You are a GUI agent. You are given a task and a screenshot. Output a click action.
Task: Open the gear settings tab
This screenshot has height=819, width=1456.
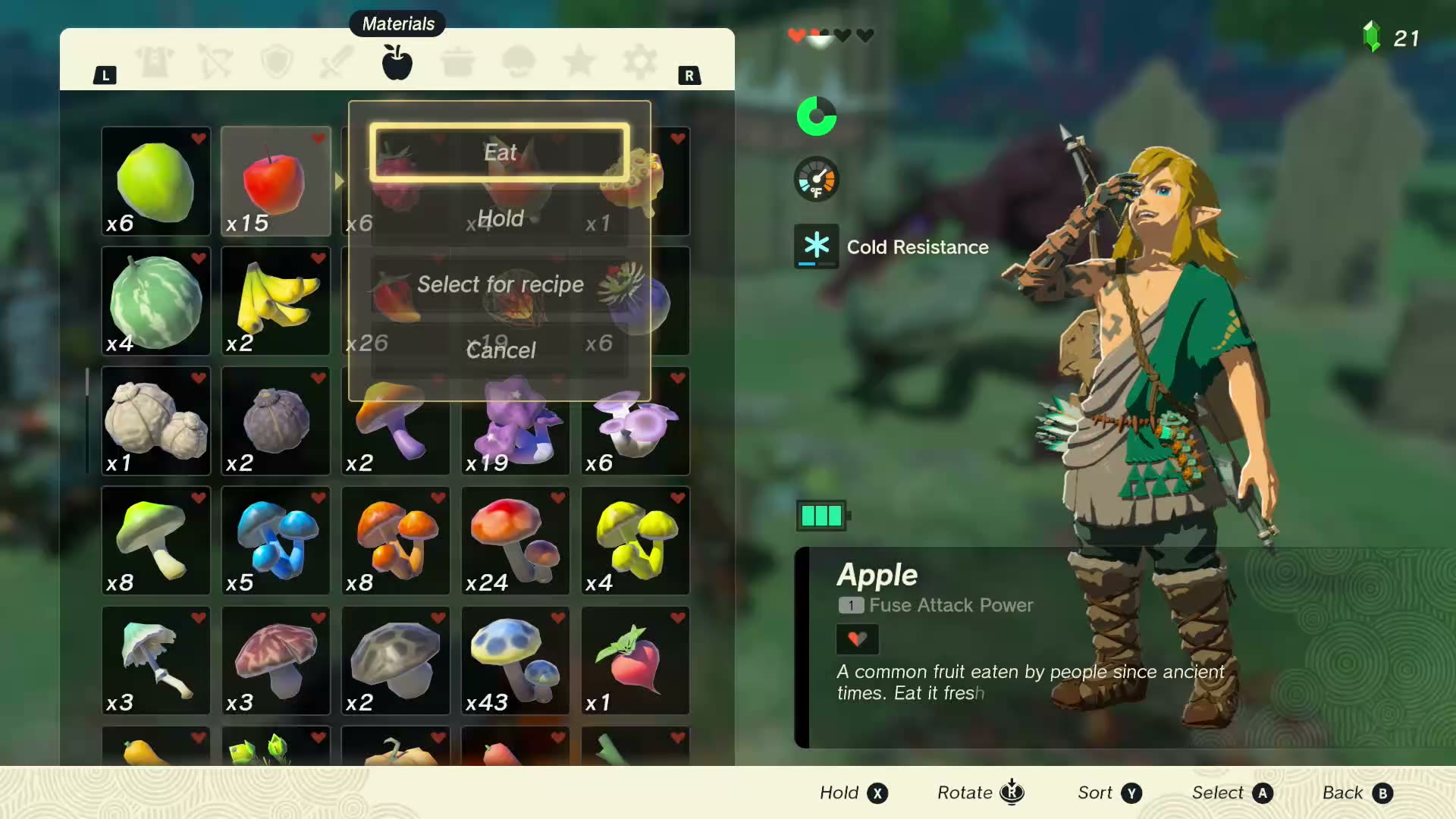[x=639, y=62]
